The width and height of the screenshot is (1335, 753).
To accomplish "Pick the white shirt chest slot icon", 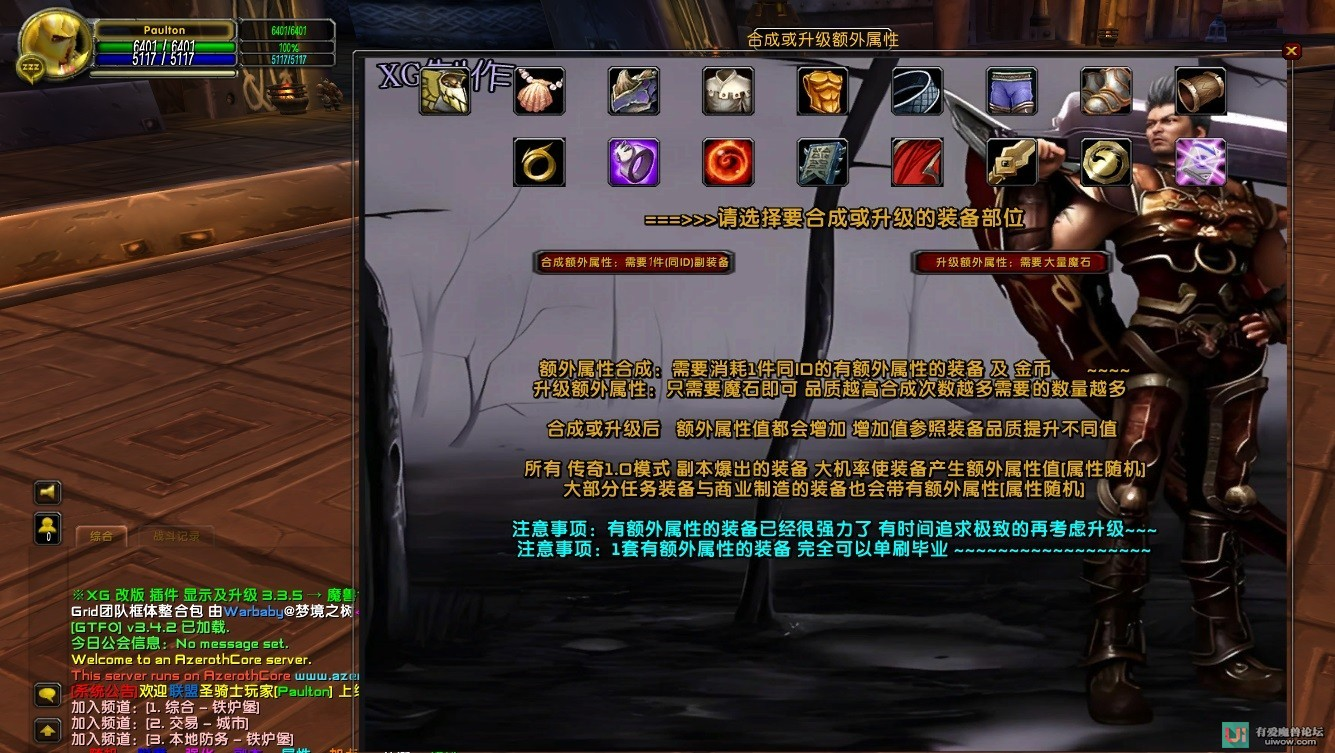I will [727, 90].
